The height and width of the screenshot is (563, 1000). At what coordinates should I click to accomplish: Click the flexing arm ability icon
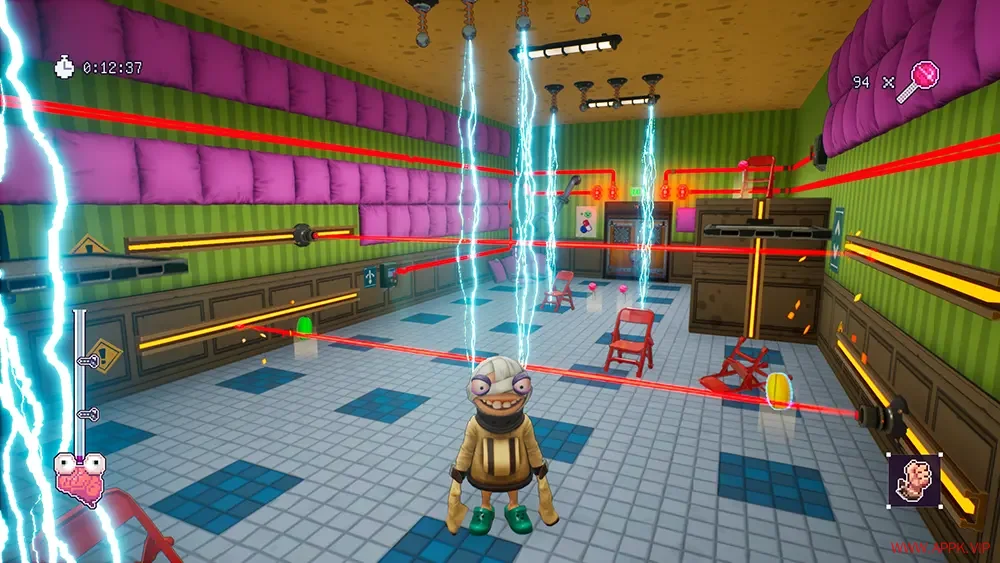point(914,479)
